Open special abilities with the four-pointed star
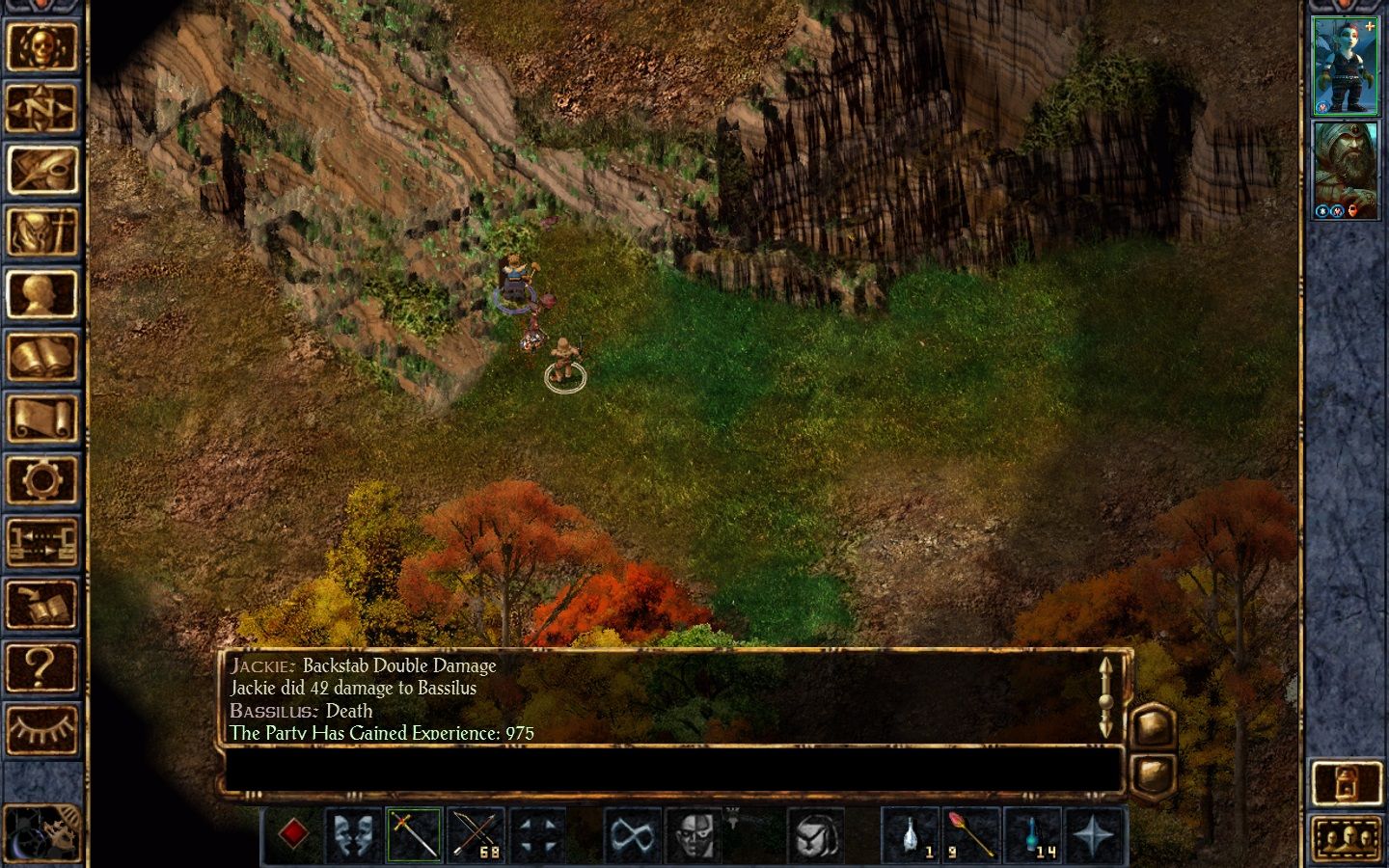This screenshot has width=1389, height=868. point(1093,834)
